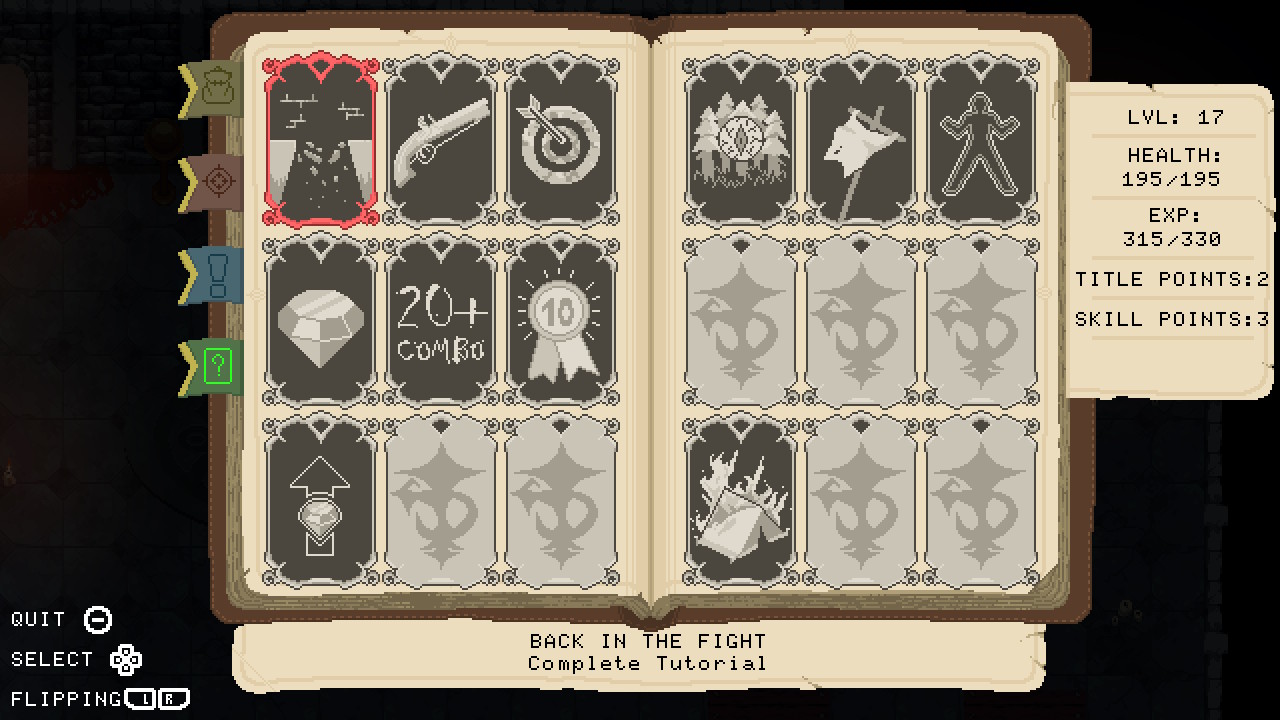1280x720 pixels.
Task: Open the burning box achievement card
Action: [740, 505]
